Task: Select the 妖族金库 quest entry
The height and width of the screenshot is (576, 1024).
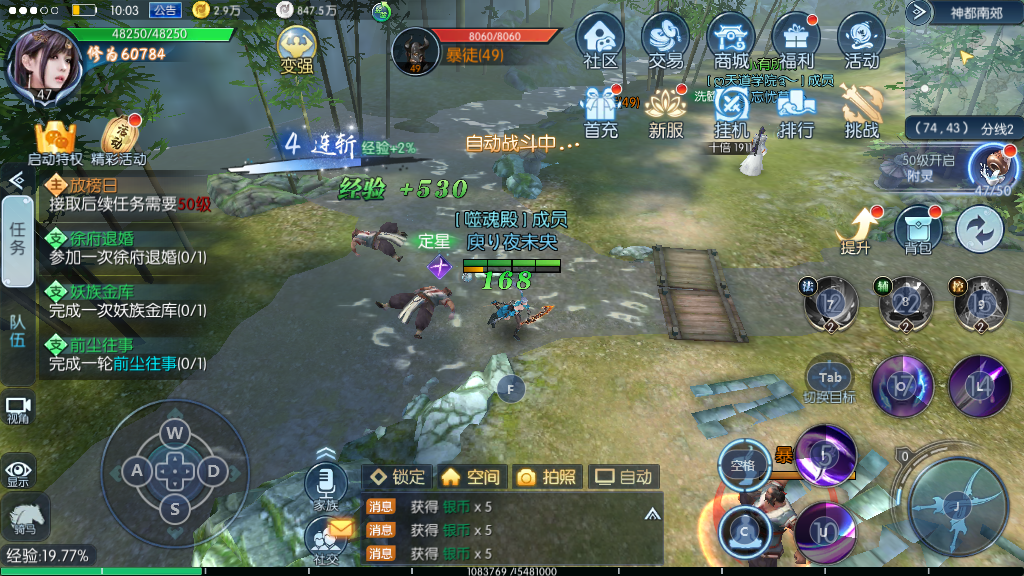Action: coord(127,301)
